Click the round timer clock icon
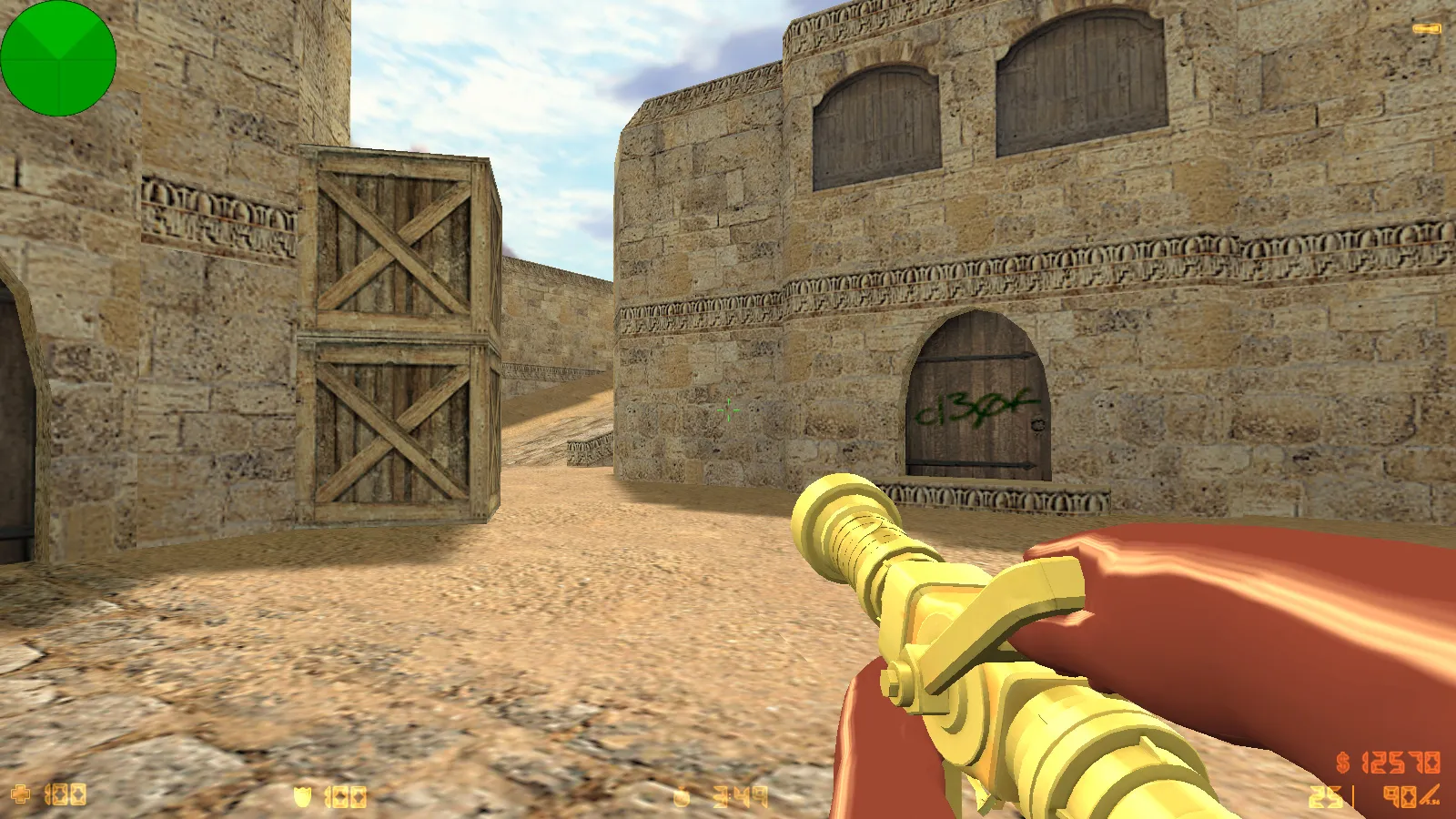Screen dimensions: 1456x819 pyautogui.click(x=681, y=795)
